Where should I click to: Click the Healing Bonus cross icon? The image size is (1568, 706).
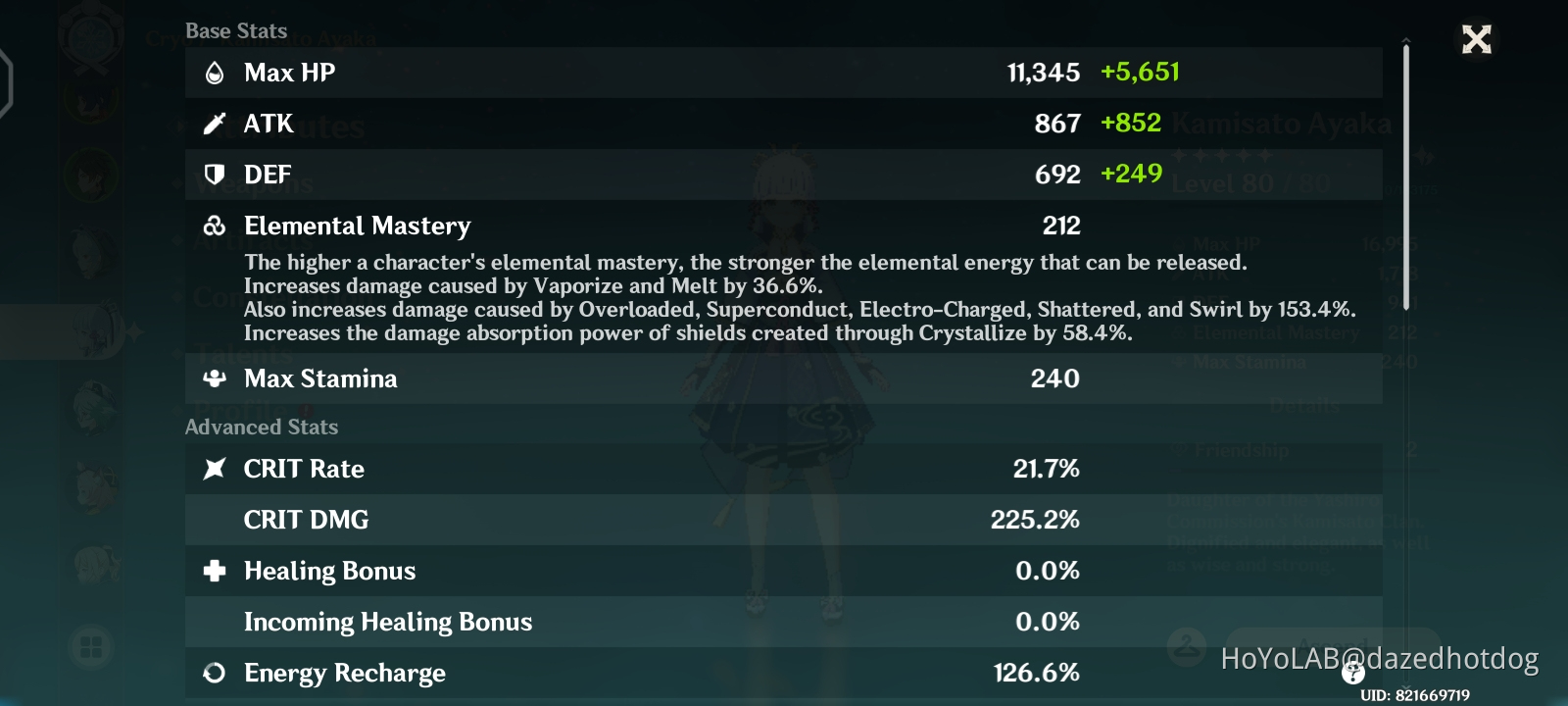point(215,570)
